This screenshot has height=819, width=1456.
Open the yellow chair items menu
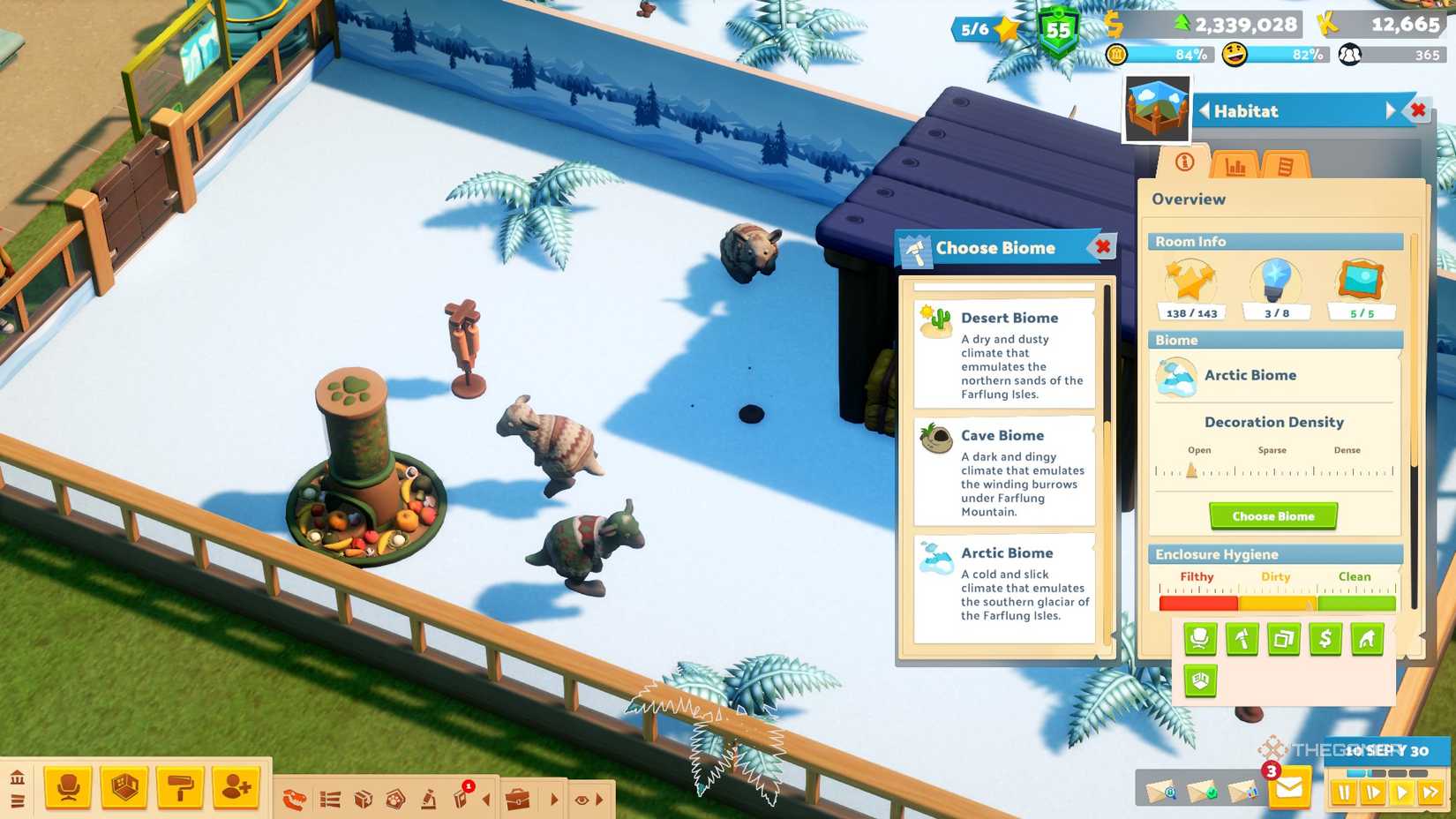coord(69,787)
